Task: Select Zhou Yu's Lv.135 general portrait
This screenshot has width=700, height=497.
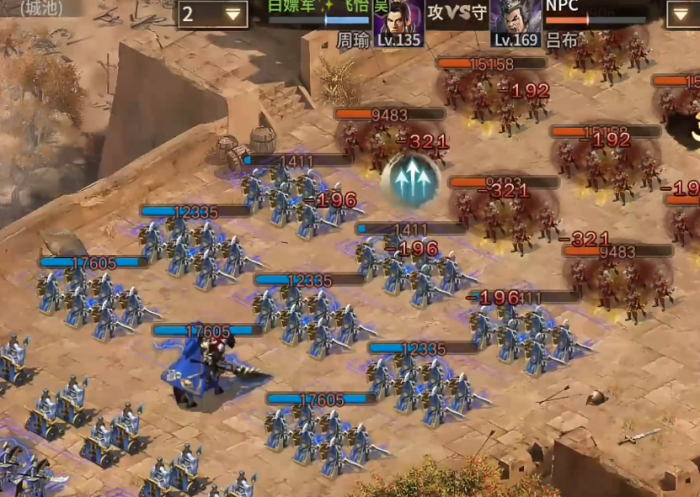Action: tap(398, 22)
